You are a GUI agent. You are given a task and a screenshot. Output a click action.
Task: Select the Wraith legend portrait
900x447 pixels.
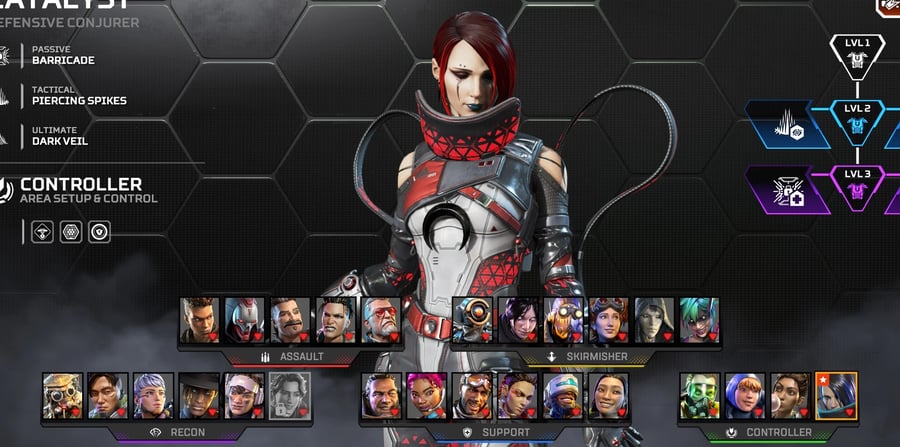point(518,320)
